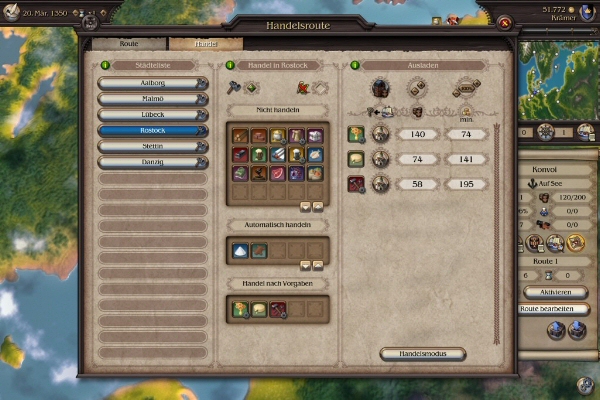600x400 pixels.
Task: Select the first good under Handel nach Vorgaben
Action: click(x=239, y=310)
